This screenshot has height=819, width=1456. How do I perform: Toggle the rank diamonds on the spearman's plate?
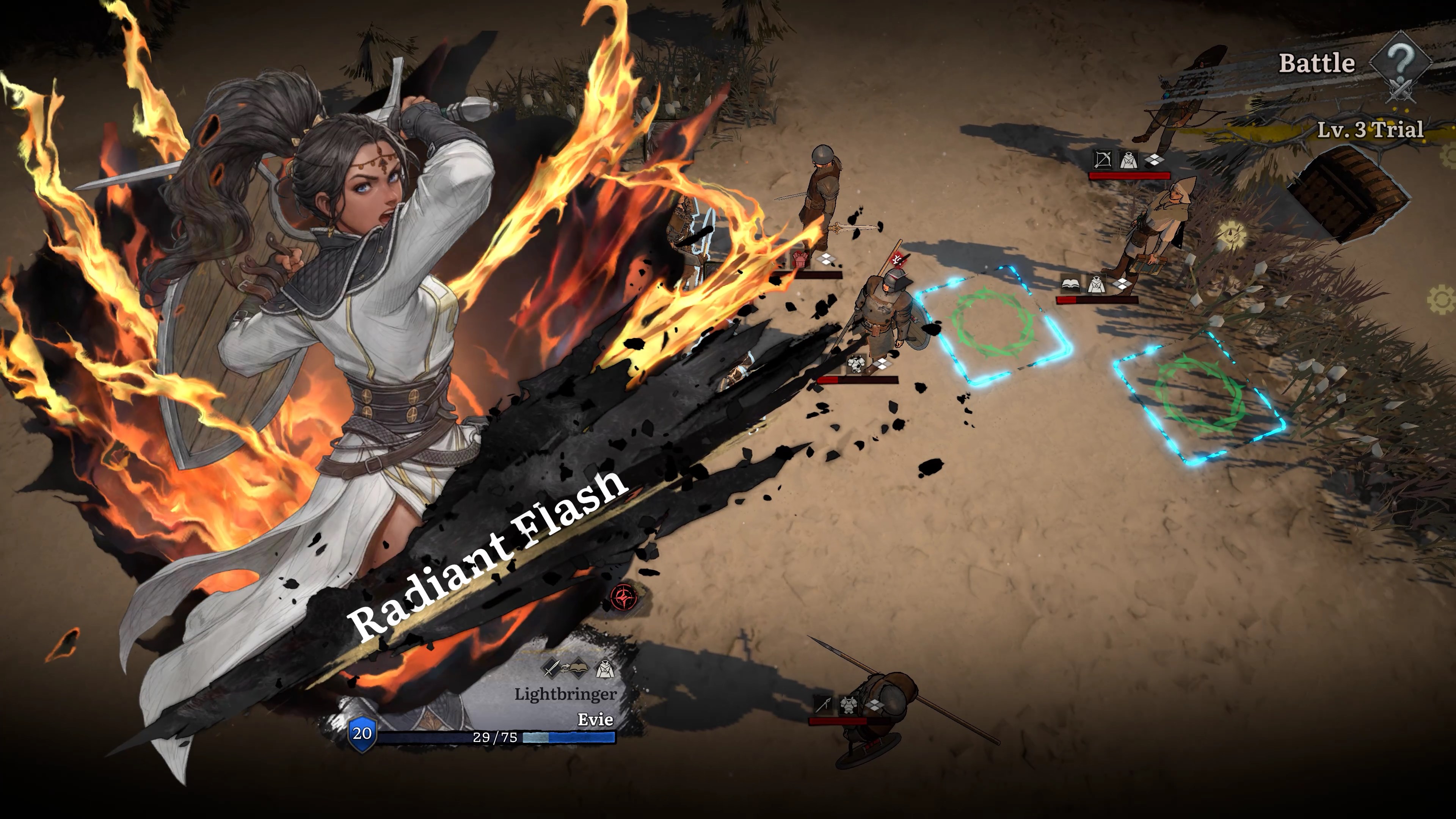875,705
